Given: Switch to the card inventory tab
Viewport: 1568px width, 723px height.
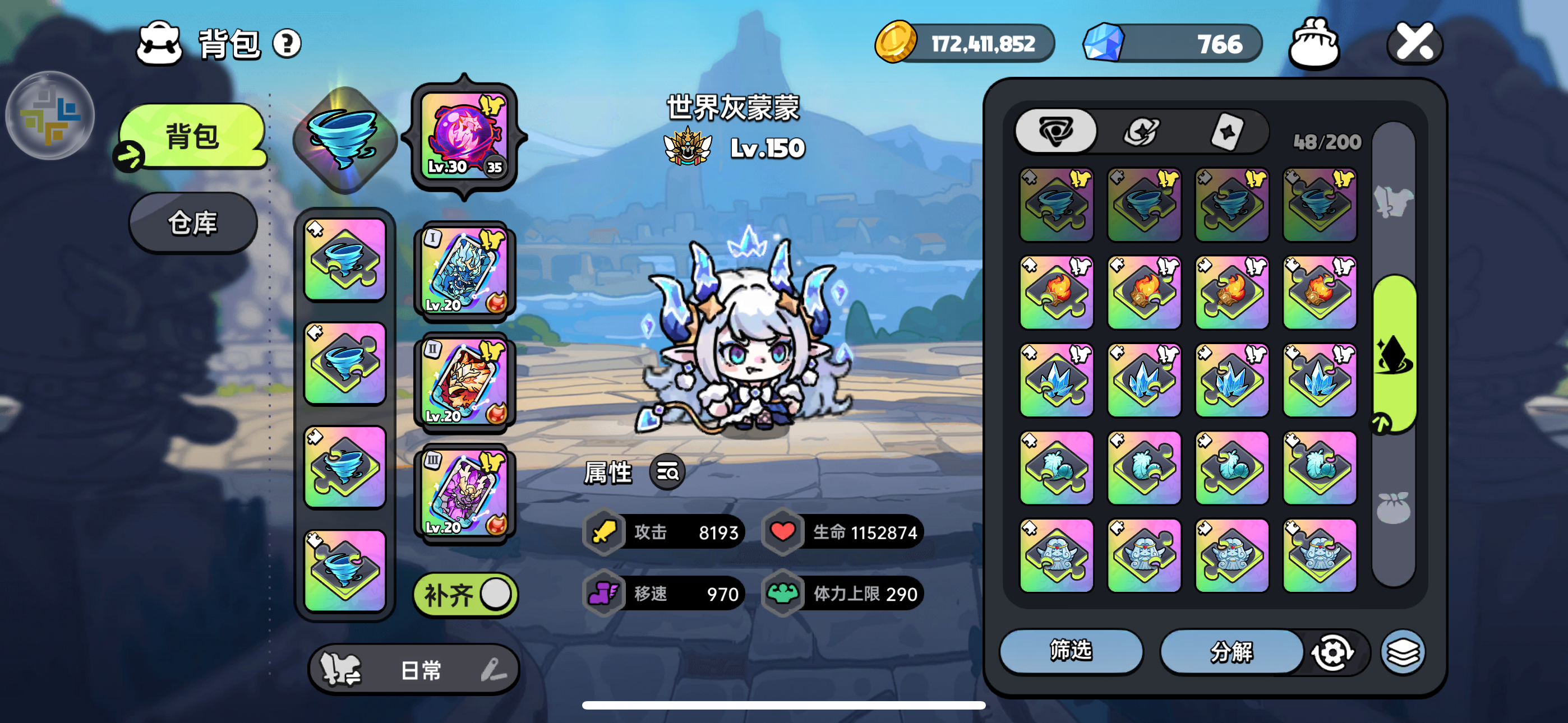Looking at the screenshot, I should 1226,132.
